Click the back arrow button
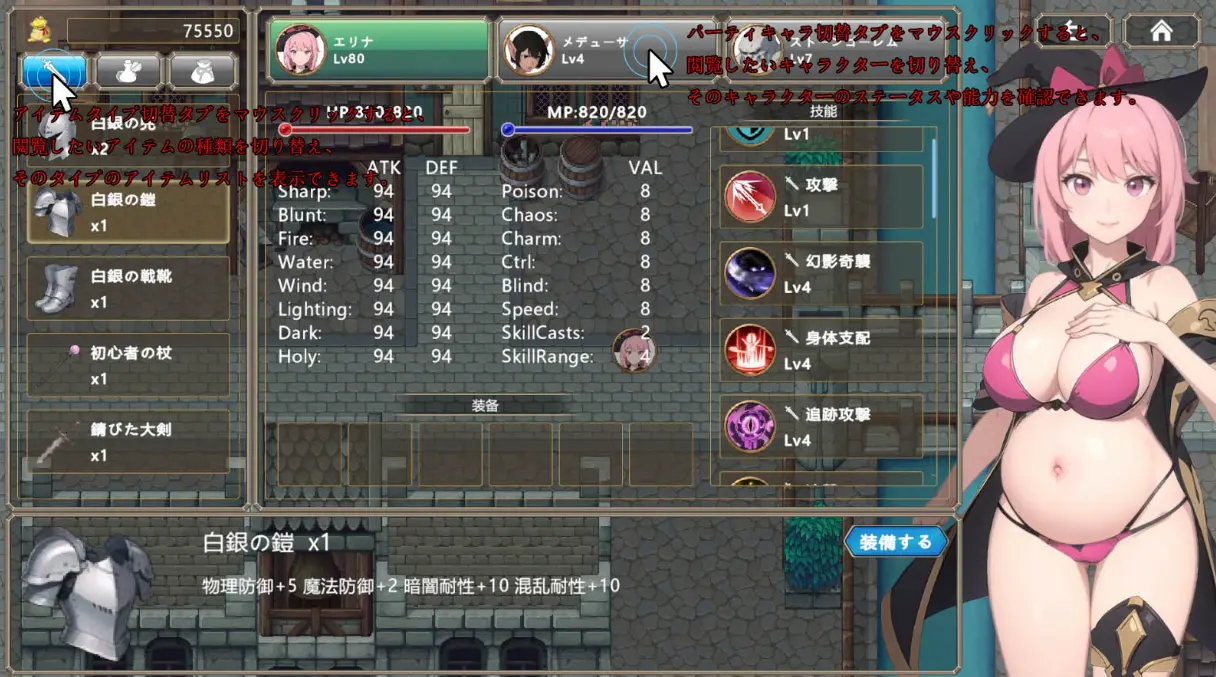The height and width of the screenshot is (677, 1216). (1071, 31)
